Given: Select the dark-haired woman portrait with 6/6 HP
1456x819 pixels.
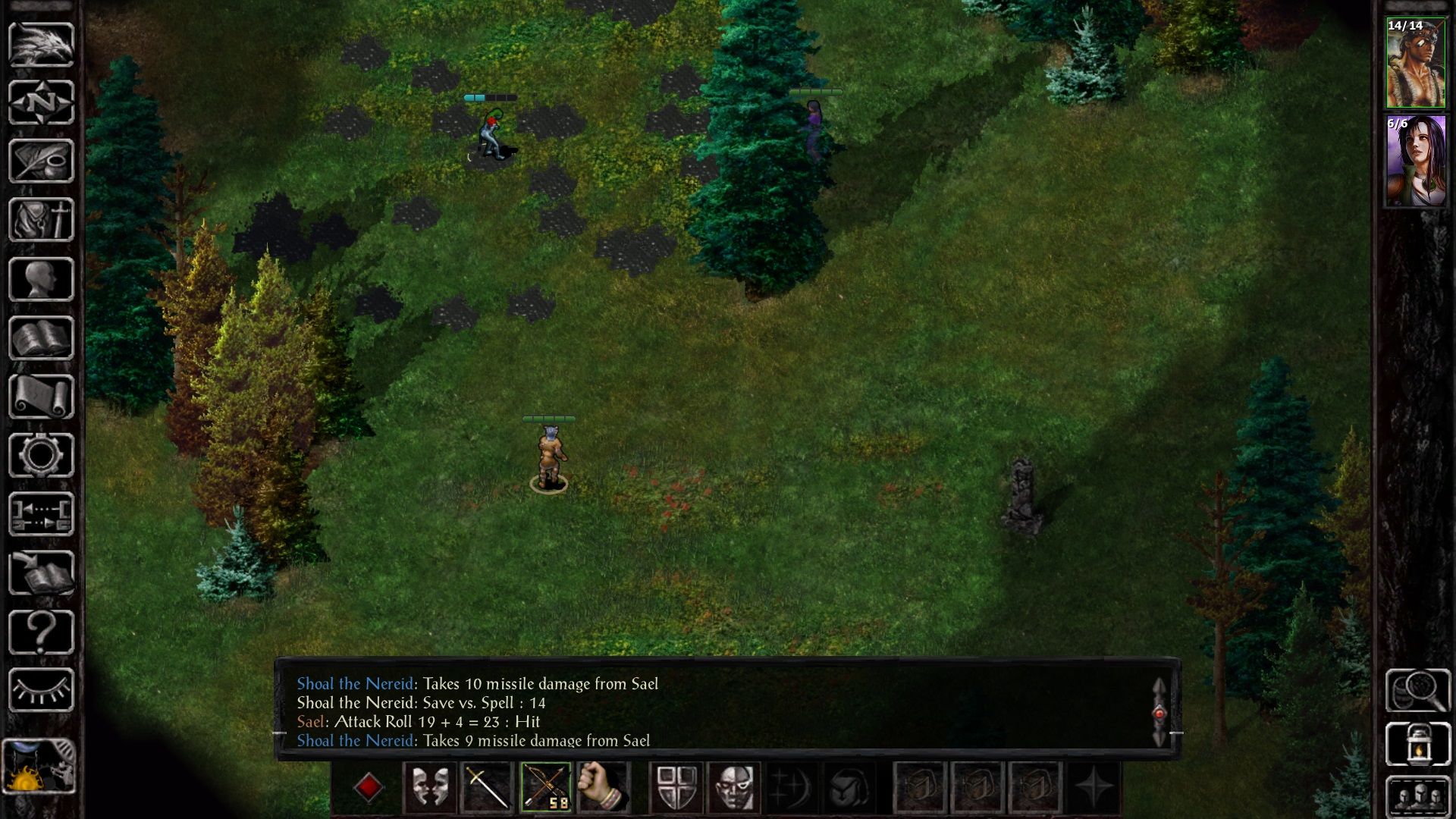Looking at the screenshot, I should [x=1415, y=161].
